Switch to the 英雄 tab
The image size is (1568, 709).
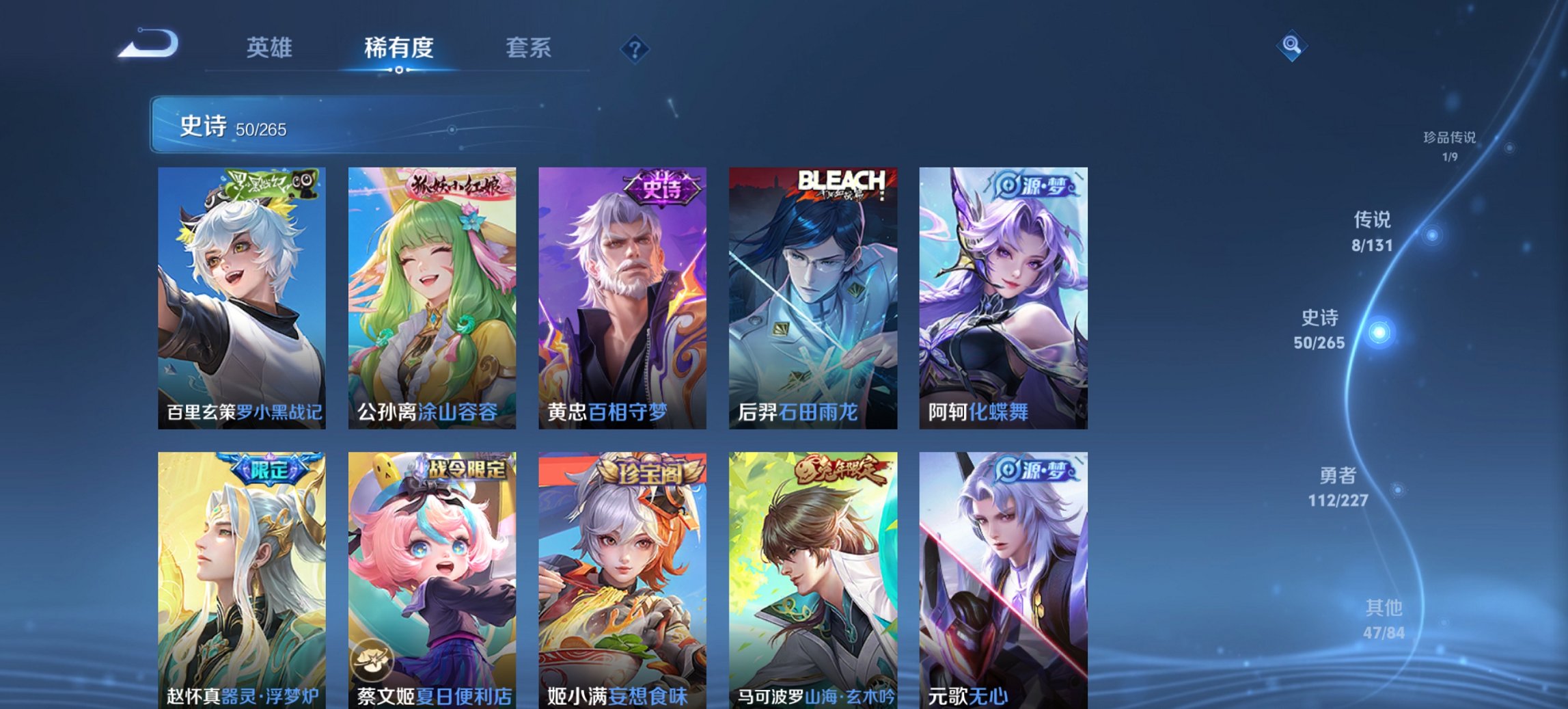[x=269, y=49]
